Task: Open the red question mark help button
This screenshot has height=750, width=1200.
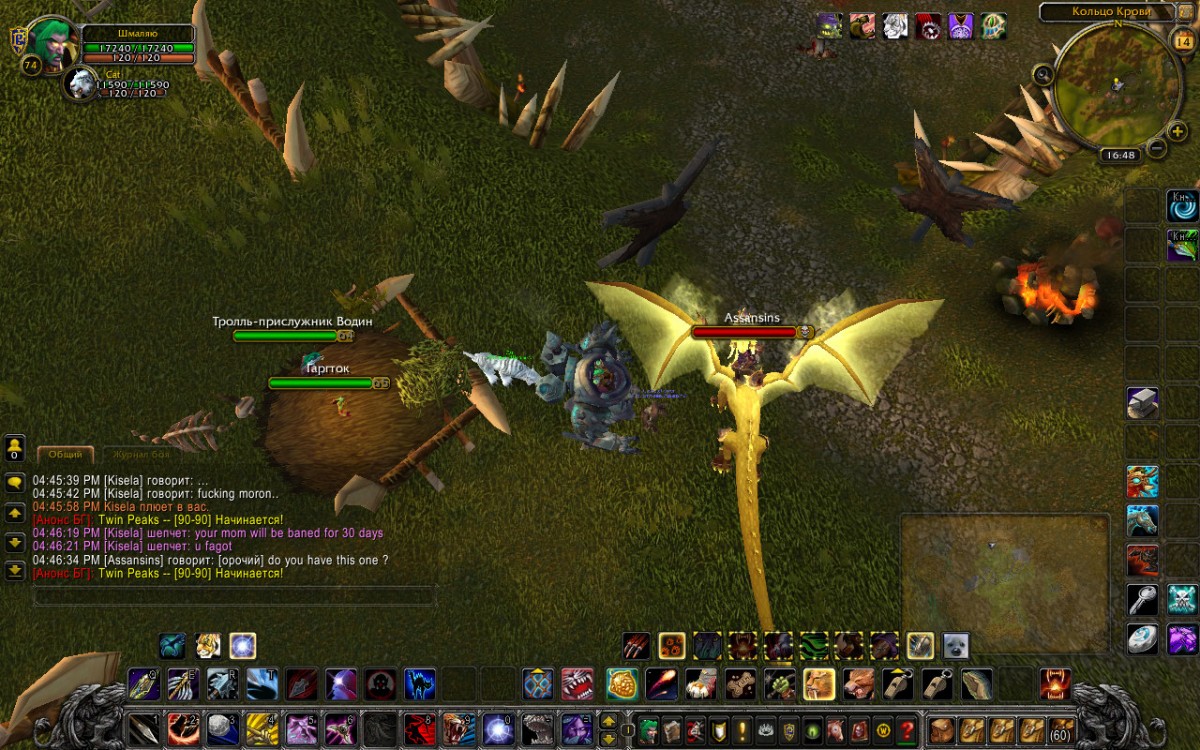Action: point(907,730)
